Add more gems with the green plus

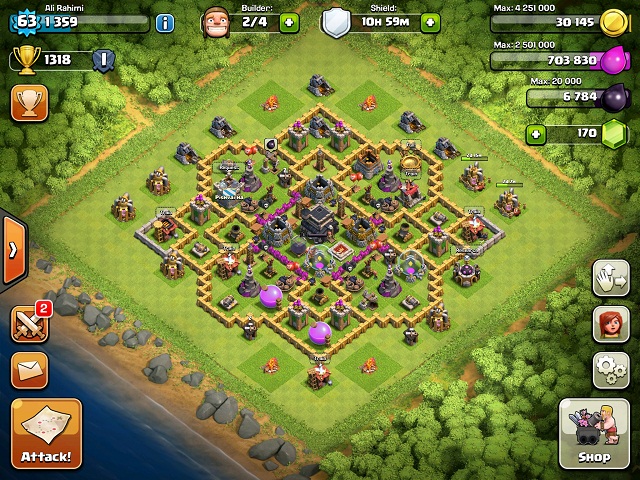pos(537,134)
